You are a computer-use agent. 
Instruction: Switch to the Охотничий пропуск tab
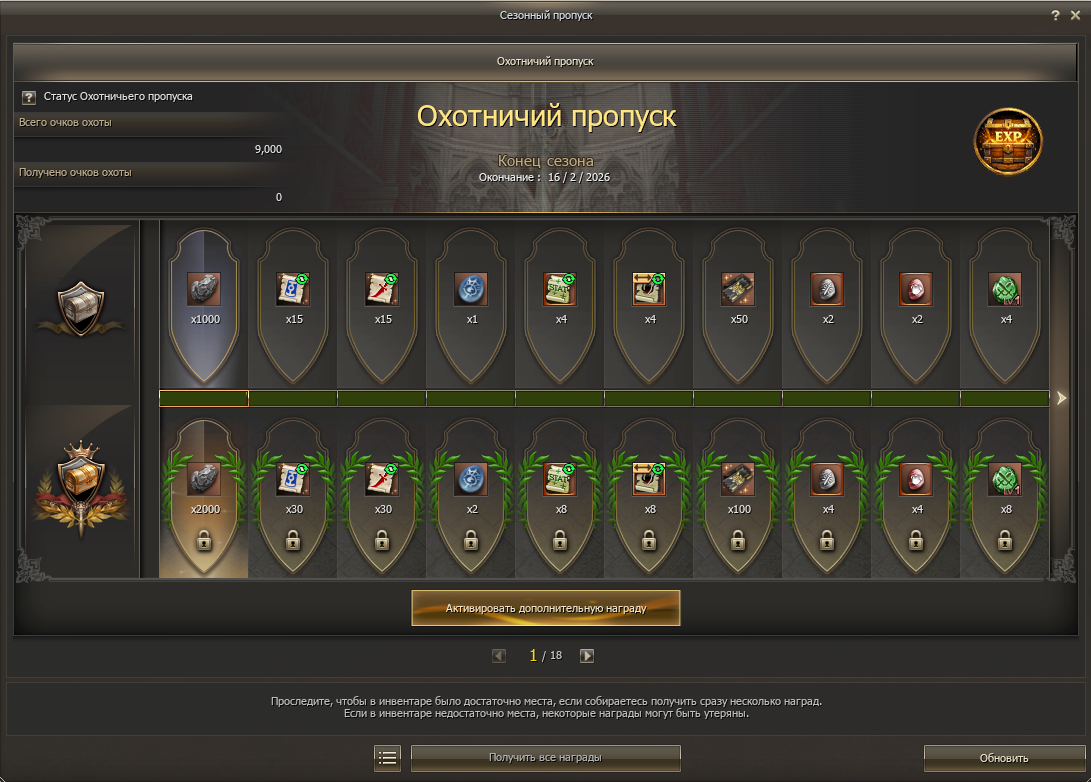pyautogui.click(x=545, y=61)
